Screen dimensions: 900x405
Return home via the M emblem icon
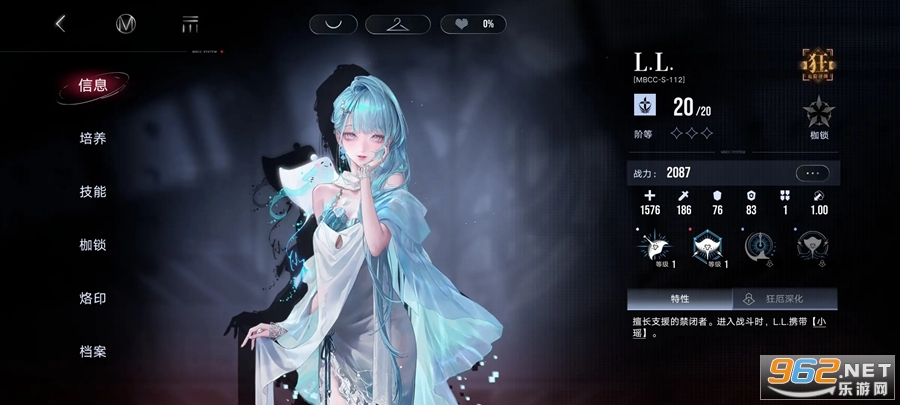126,24
